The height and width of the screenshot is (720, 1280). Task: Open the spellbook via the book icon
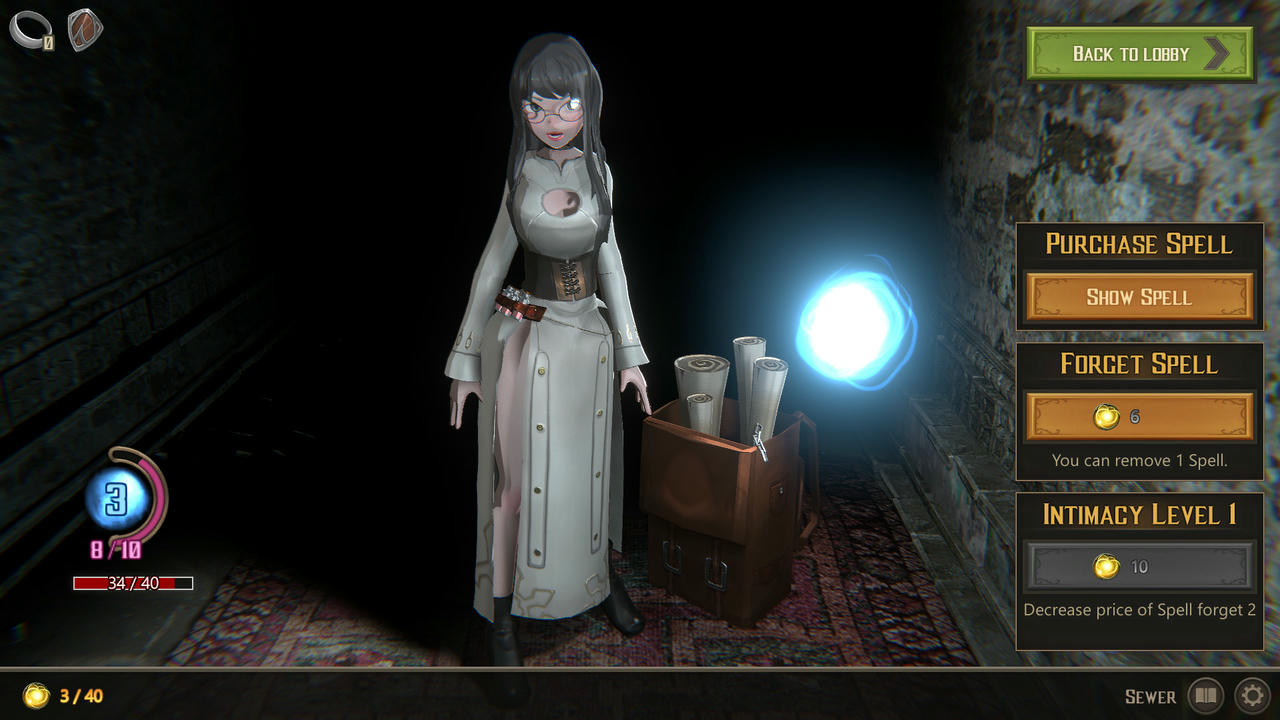coord(1206,697)
